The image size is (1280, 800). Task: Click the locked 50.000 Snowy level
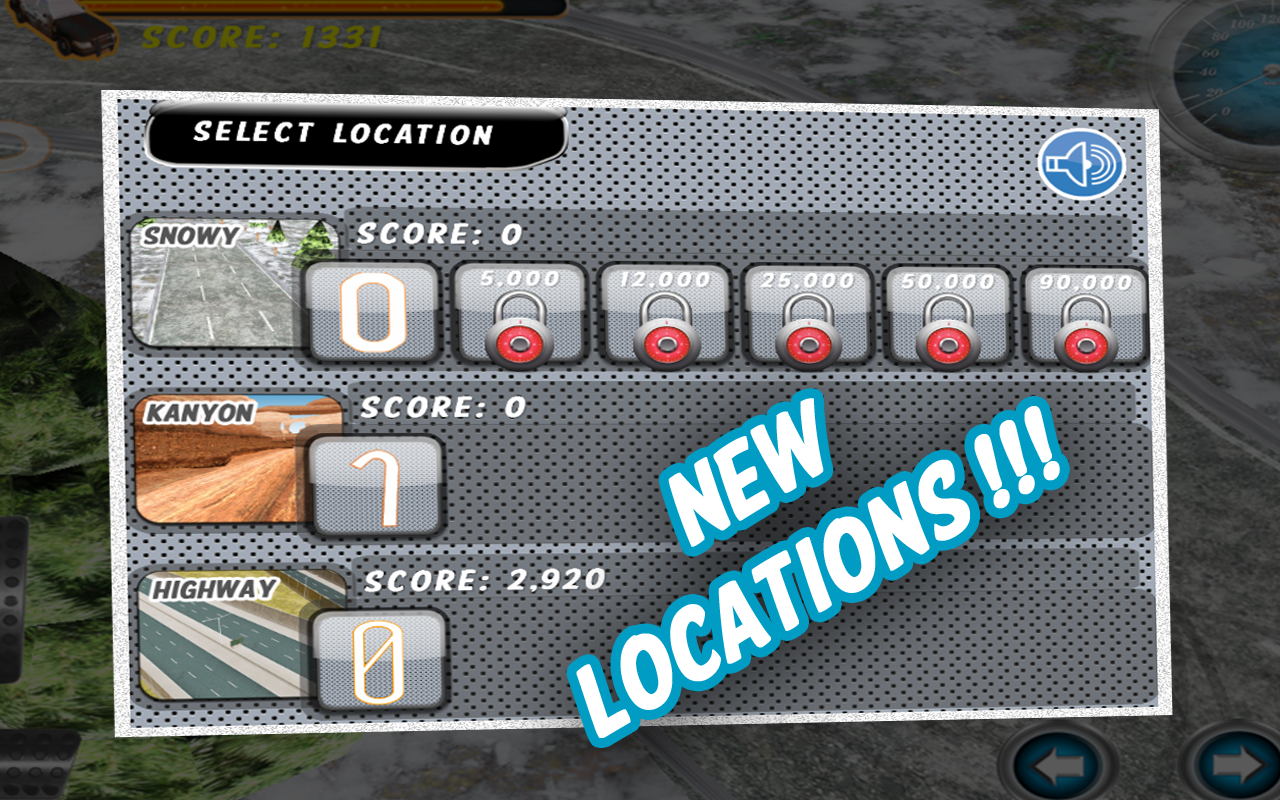coord(949,315)
